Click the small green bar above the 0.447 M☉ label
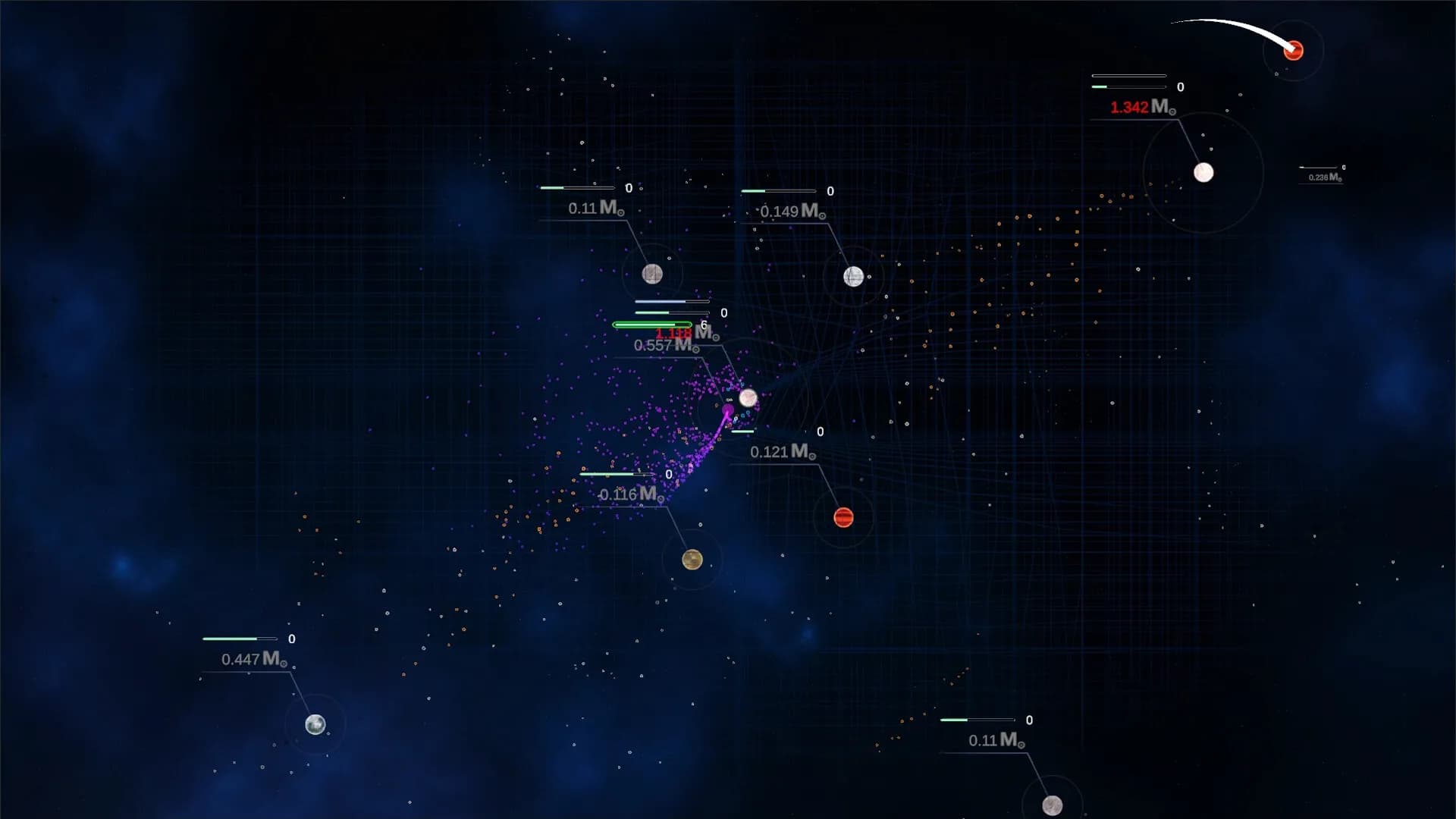 click(x=227, y=638)
